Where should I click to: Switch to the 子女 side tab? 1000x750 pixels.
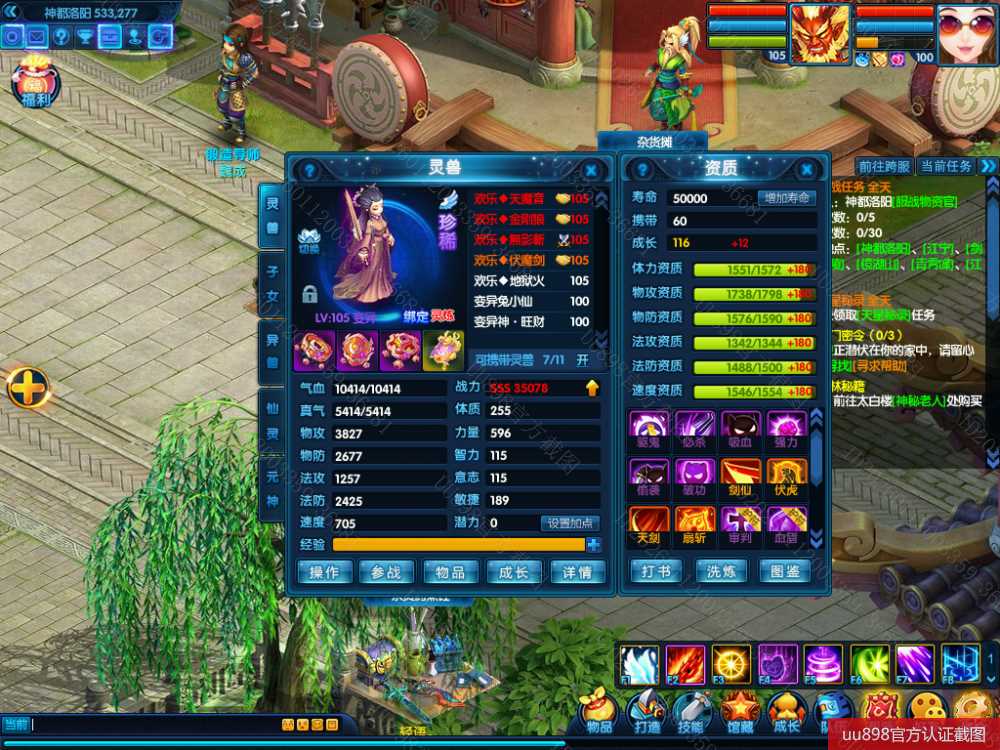click(271, 283)
